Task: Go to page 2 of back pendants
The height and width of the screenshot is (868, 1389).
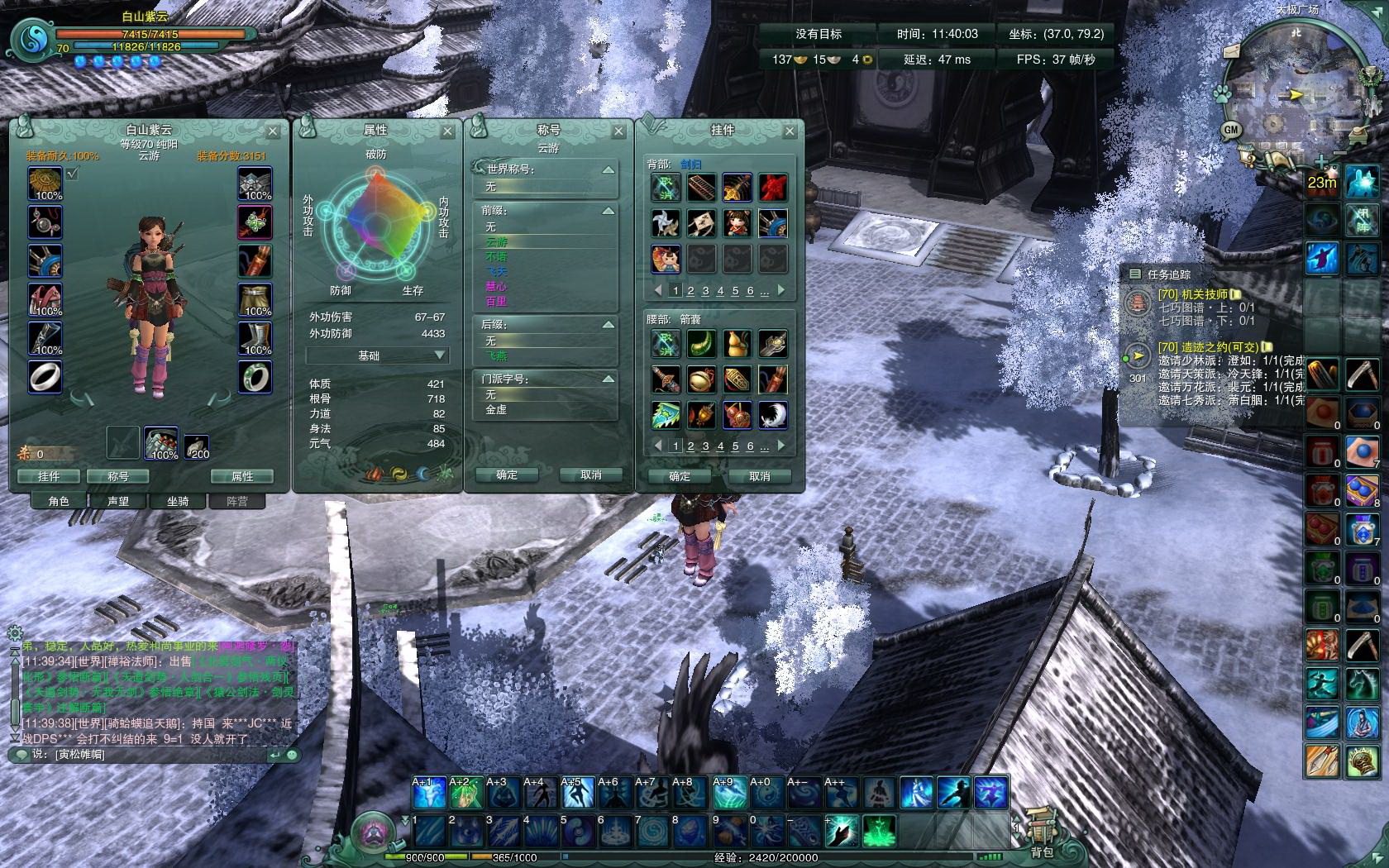Action: 690,291
